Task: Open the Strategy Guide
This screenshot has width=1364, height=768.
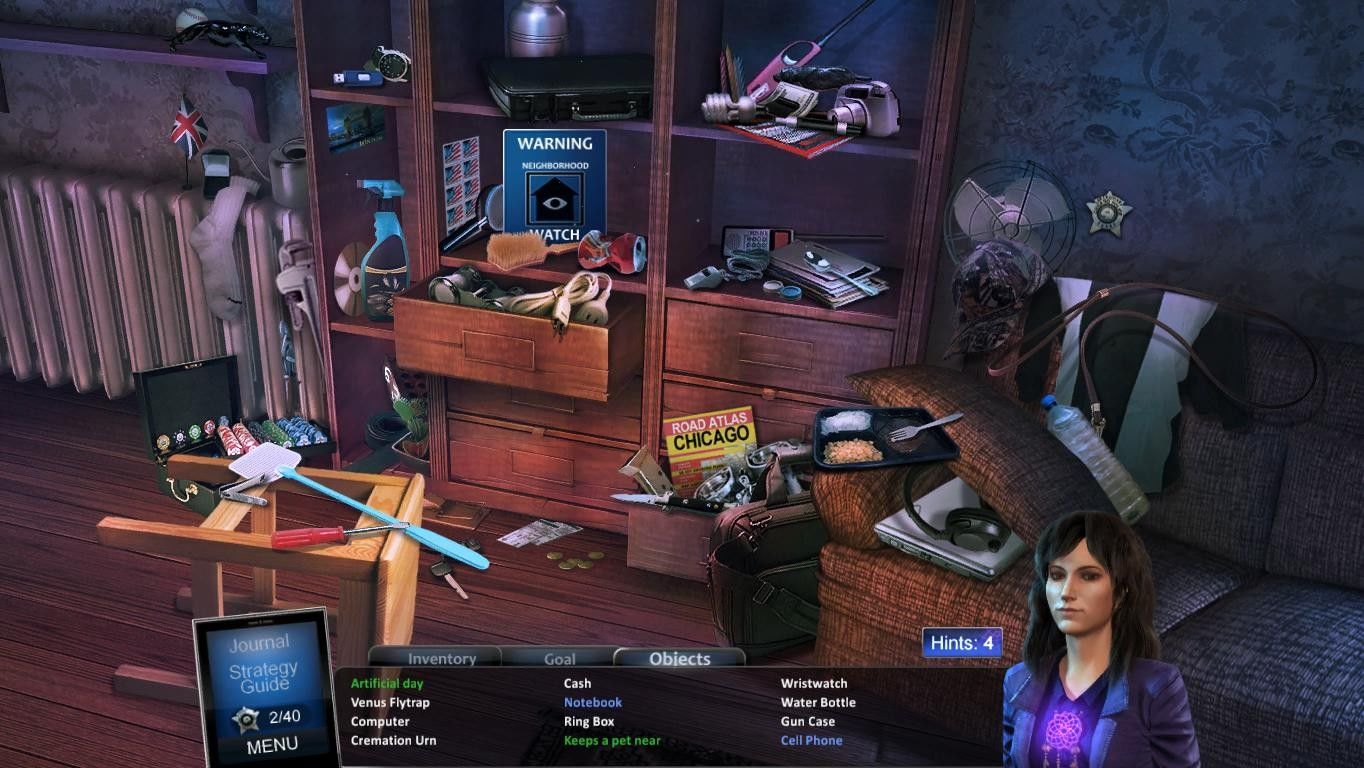Action: click(x=262, y=677)
